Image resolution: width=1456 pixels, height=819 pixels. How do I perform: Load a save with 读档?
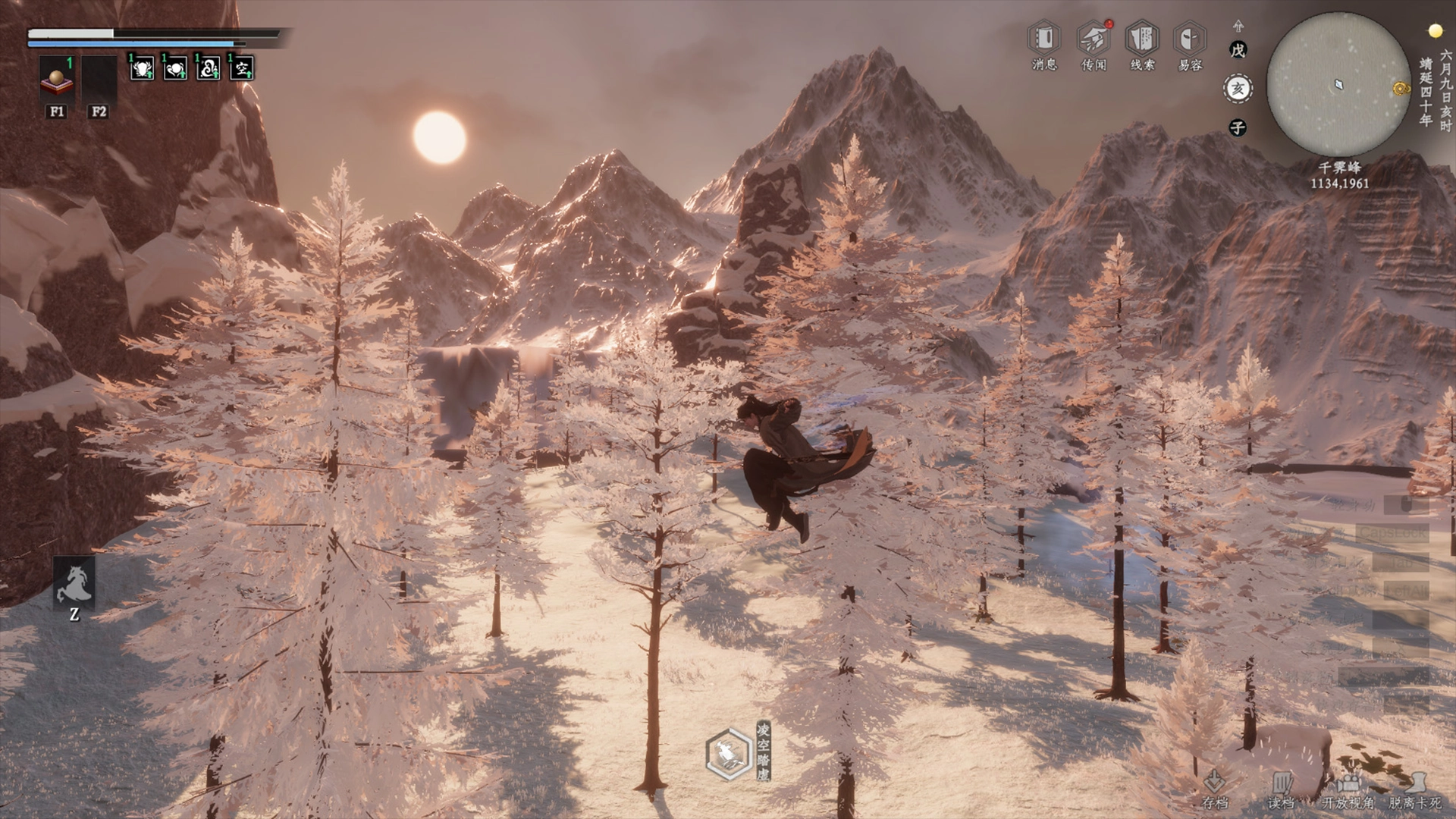coord(1281,789)
